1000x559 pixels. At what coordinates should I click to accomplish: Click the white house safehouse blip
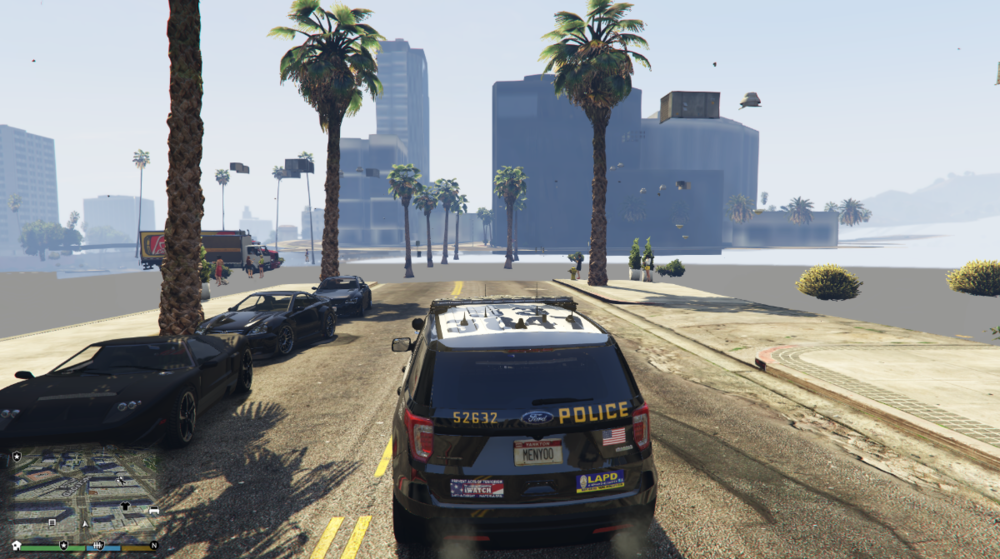click(x=16, y=545)
